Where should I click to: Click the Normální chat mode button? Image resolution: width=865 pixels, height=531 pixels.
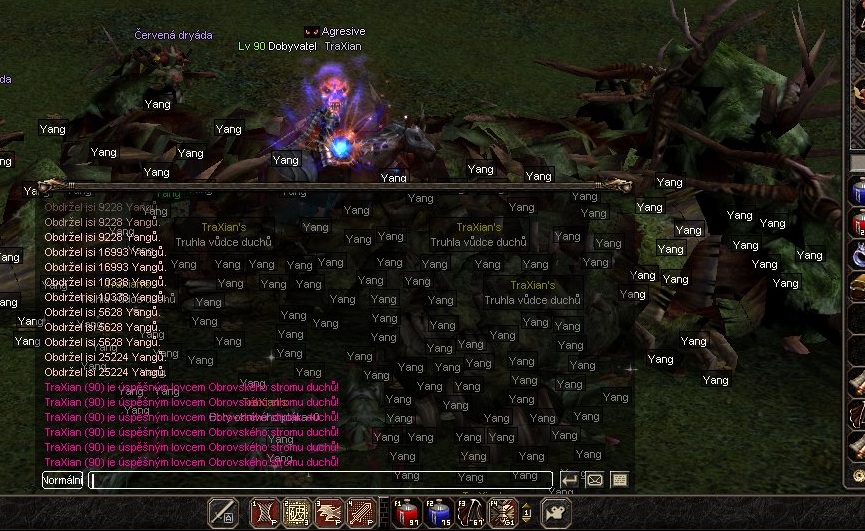[x=62, y=480]
